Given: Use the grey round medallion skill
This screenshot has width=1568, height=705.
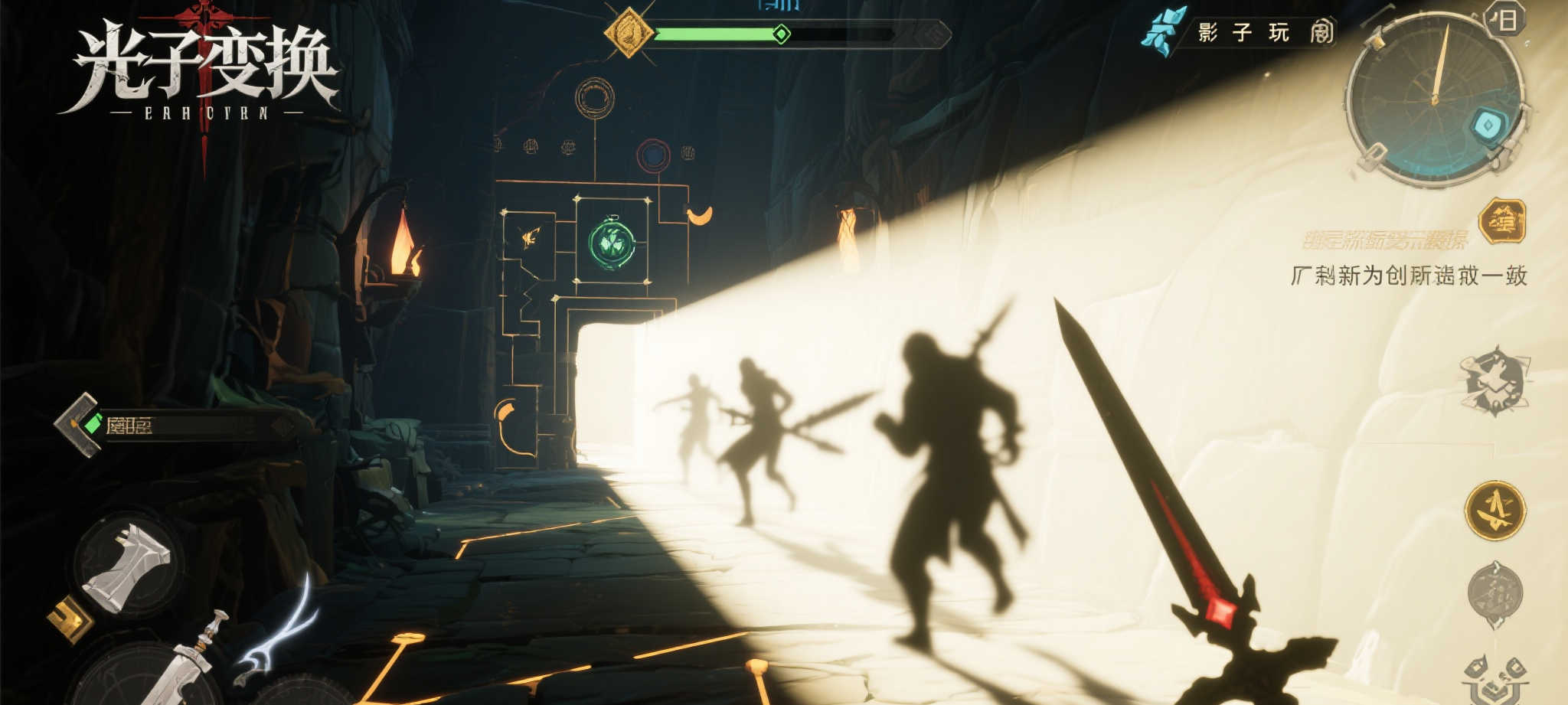Looking at the screenshot, I should (1494, 592).
